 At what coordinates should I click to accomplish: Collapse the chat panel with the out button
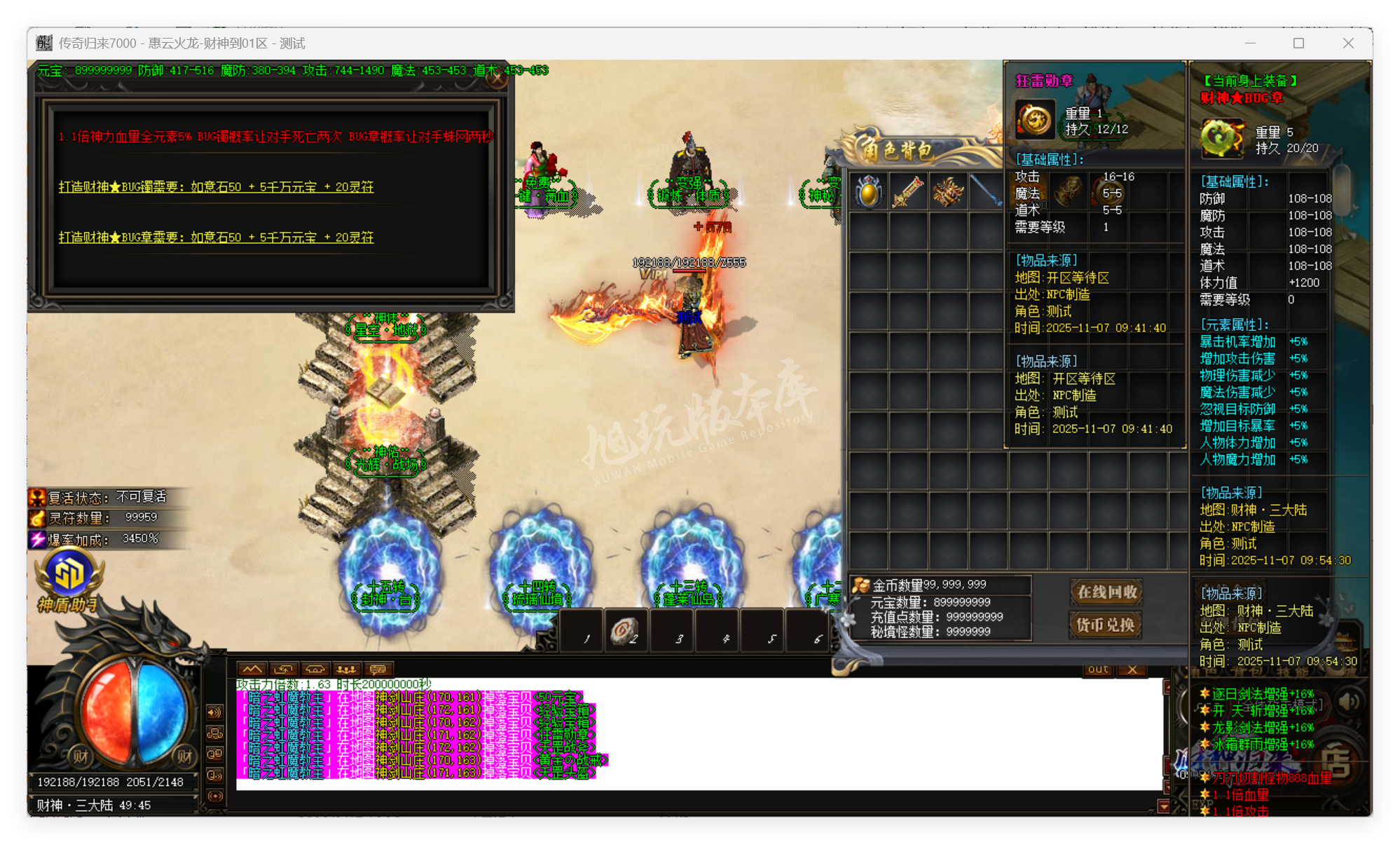pyautogui.click(x=1097, y=669)
